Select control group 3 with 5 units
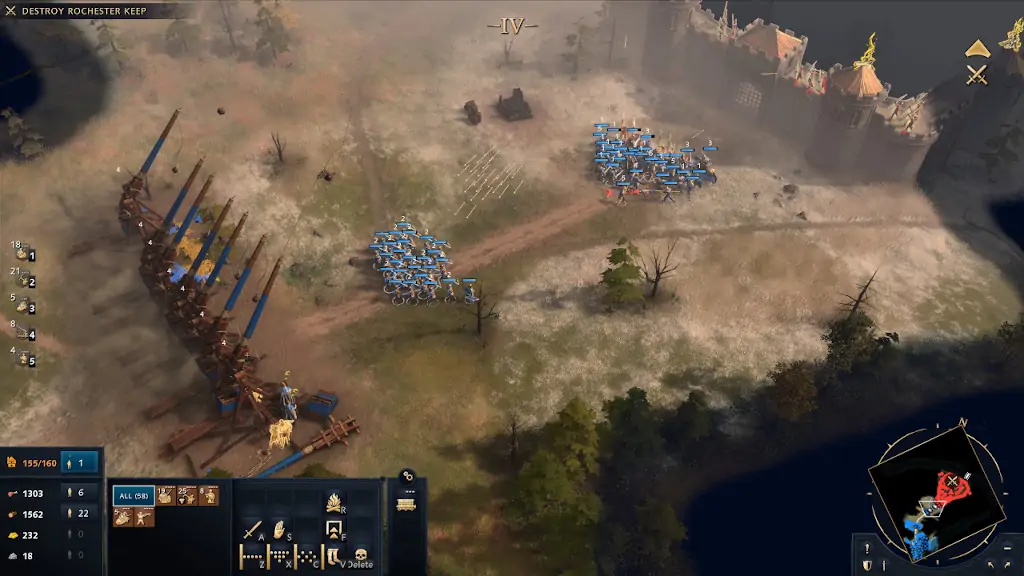 click(x=23, y=307)
